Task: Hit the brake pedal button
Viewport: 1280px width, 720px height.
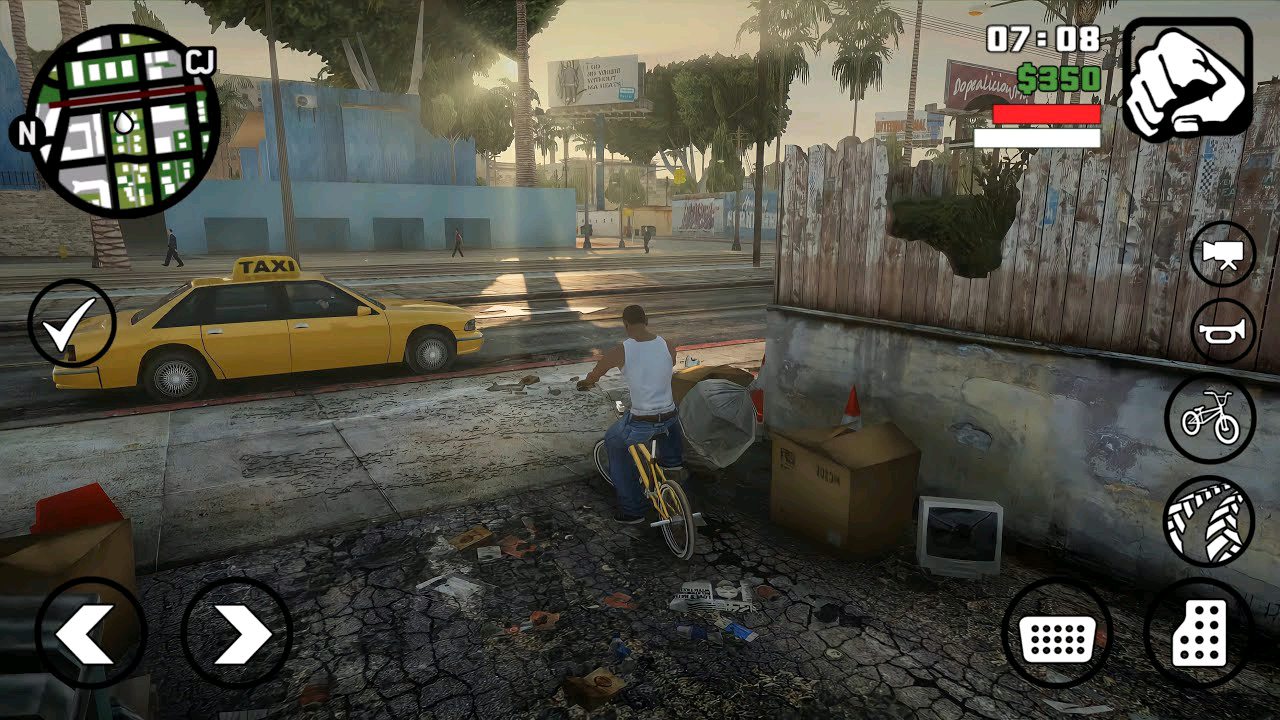Action: [1057, 633]
